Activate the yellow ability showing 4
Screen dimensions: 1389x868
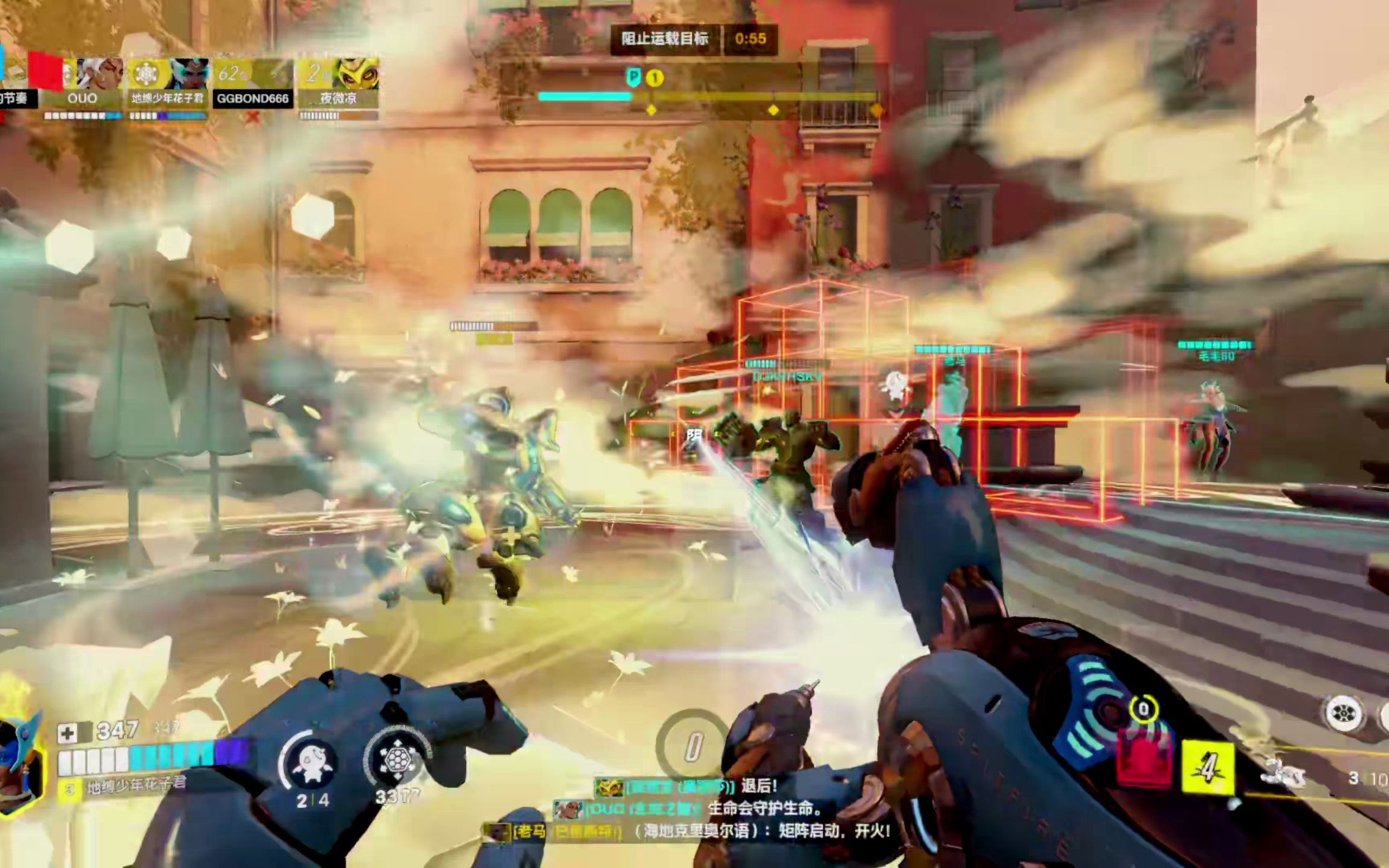pos(1208,767)
